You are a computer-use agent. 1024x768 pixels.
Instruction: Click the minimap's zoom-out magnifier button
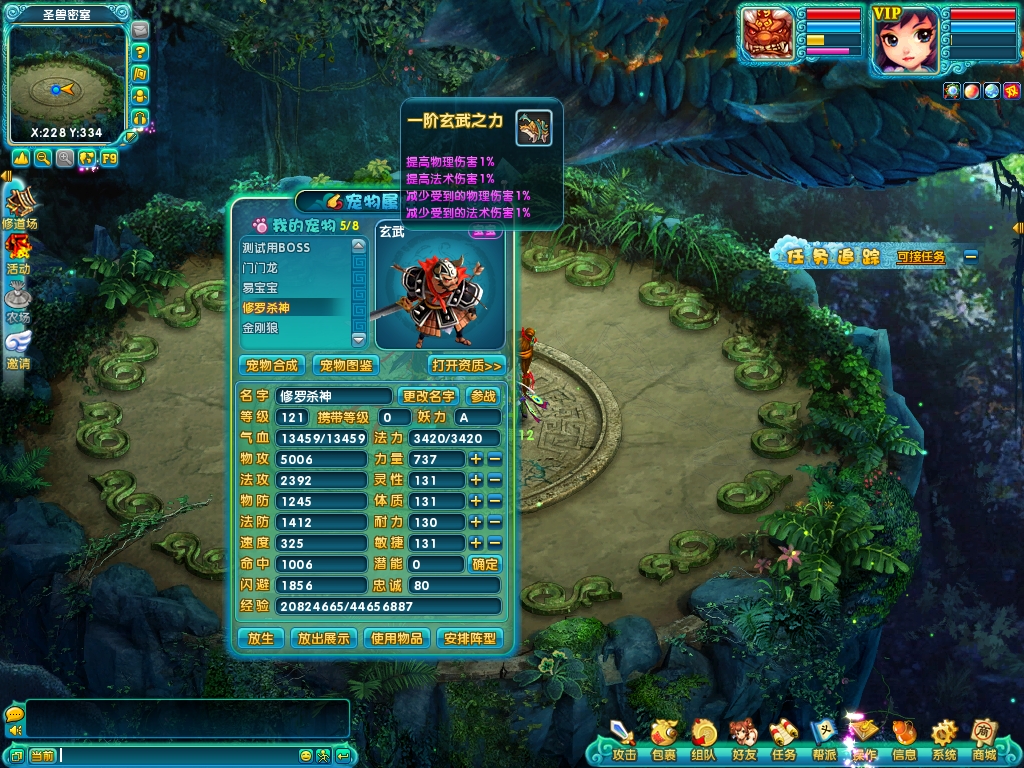(x=43, y=158)
